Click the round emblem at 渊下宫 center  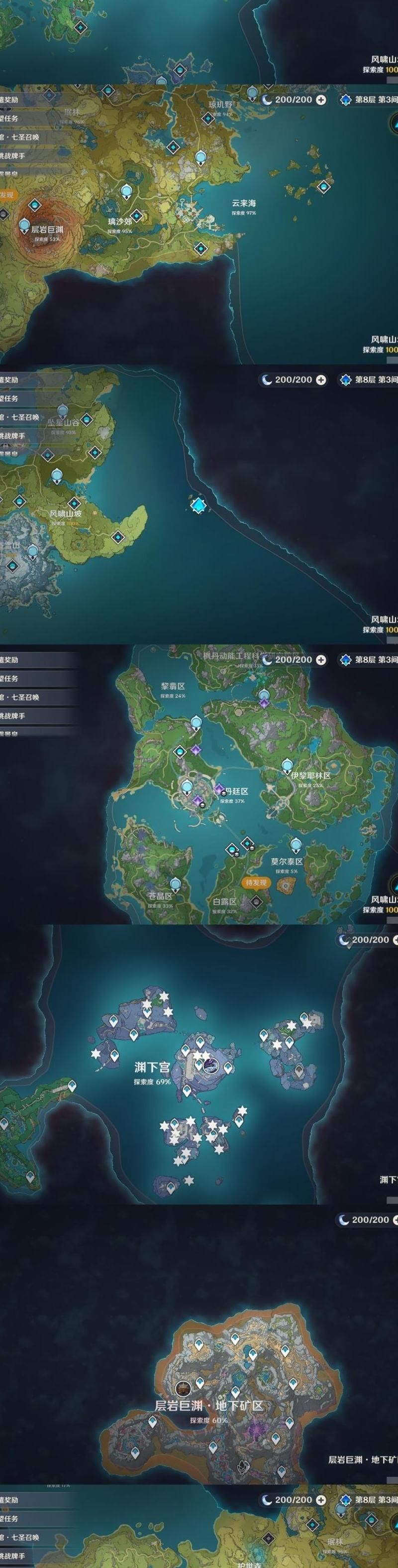click(211, 1066)
